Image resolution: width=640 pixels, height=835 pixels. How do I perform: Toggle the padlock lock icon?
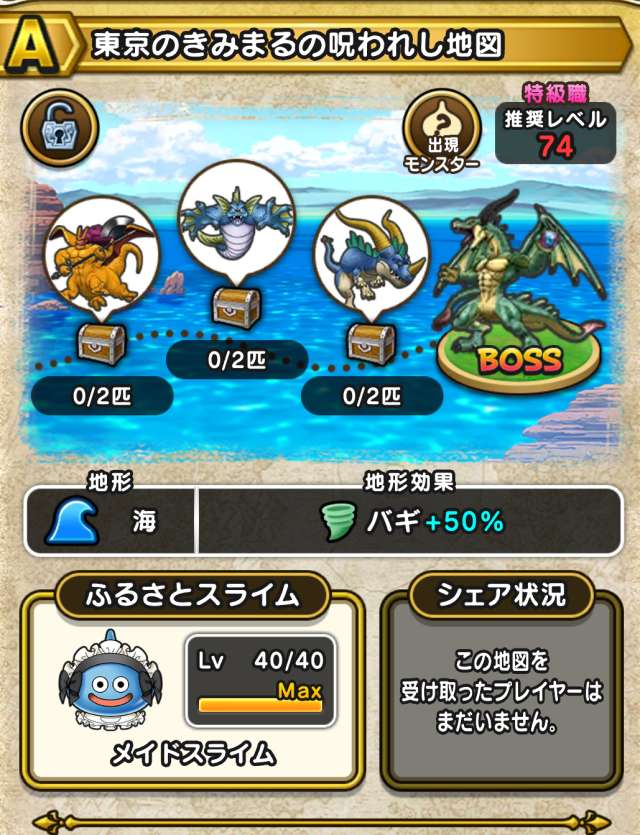click(x=59, y=127)
